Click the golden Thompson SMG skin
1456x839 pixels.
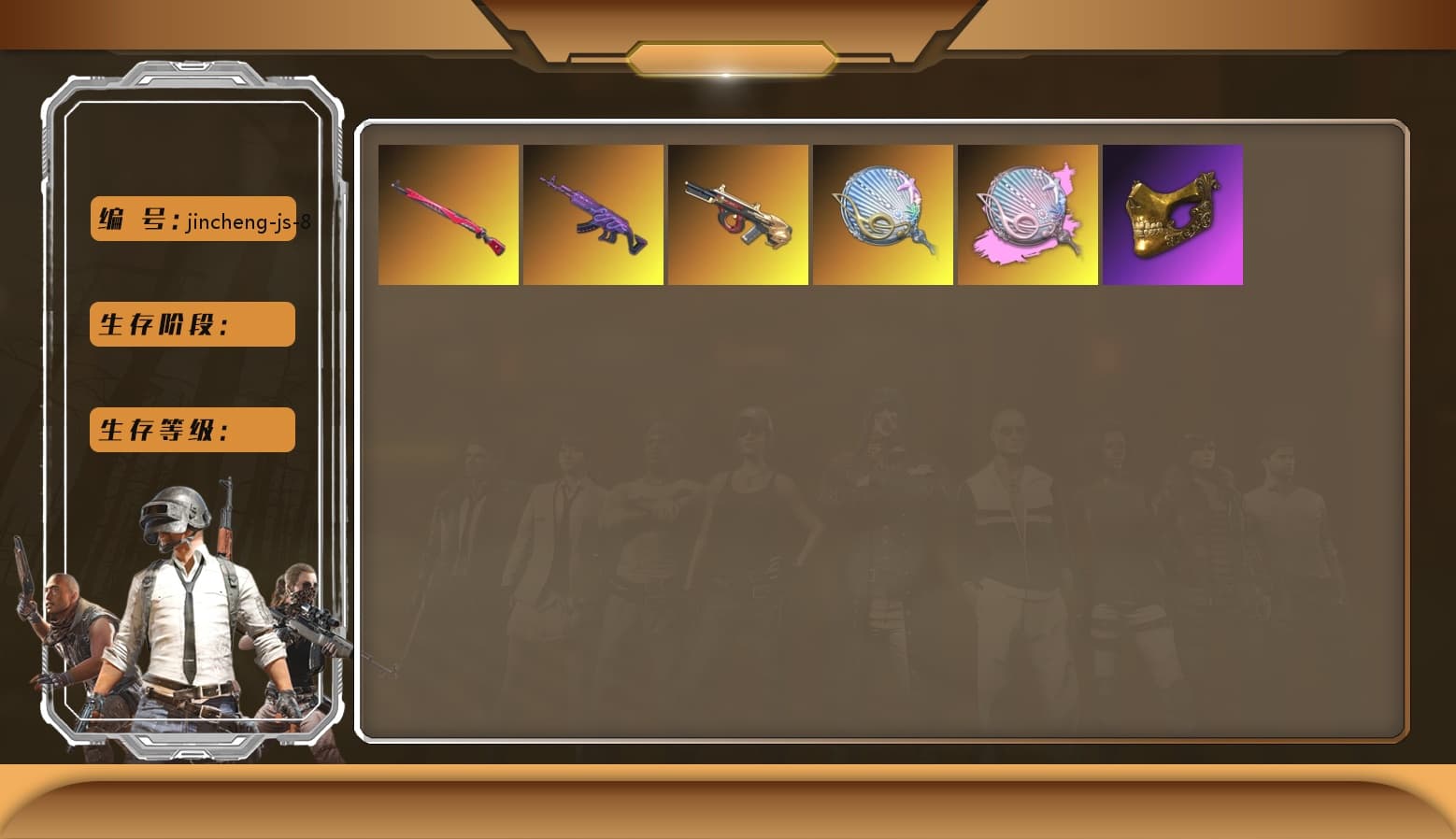tap(737, 214)
